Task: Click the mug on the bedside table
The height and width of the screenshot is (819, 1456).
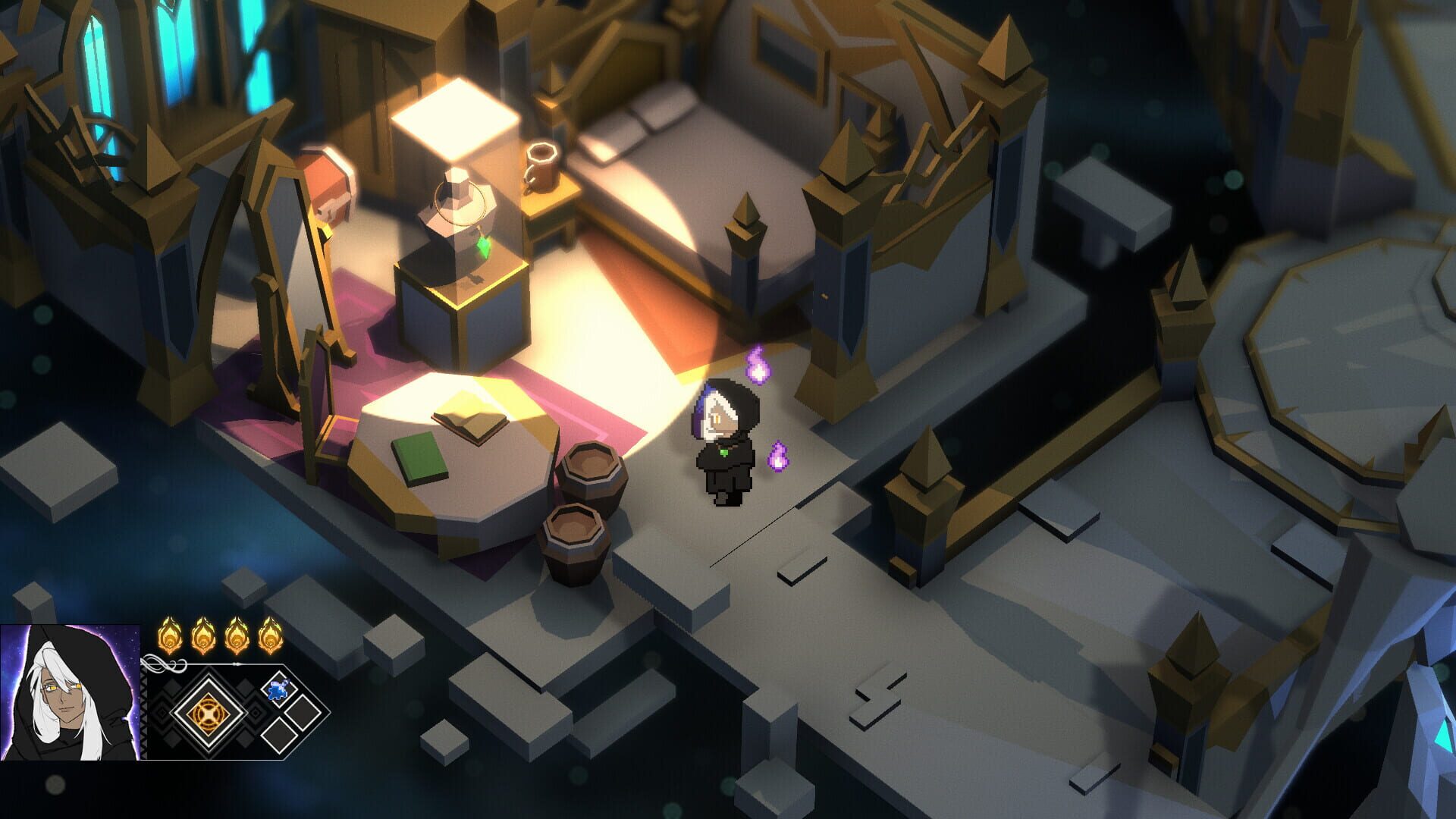Action: tap(541, 168)
